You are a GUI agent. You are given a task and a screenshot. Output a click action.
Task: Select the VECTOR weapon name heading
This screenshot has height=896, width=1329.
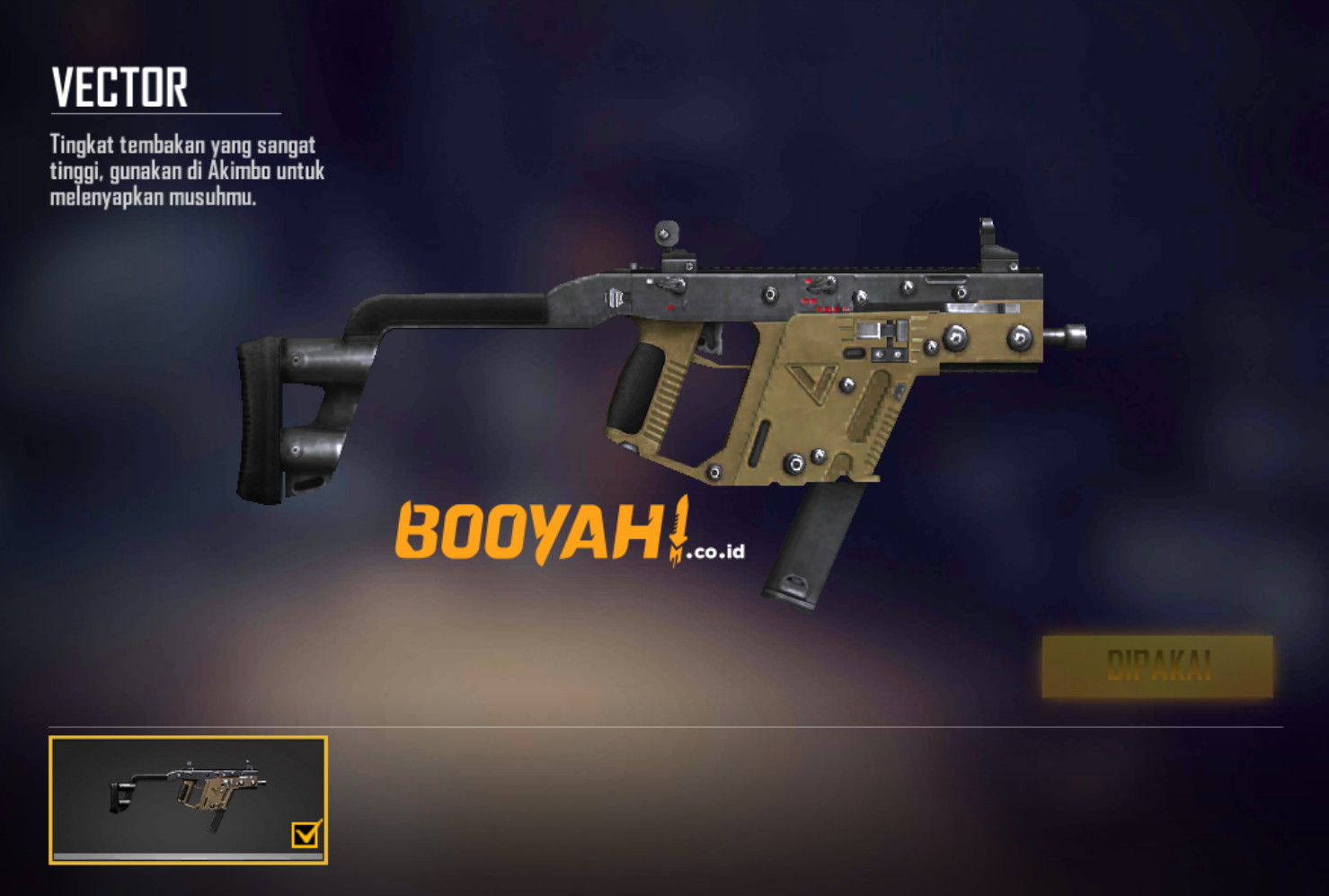click(121, 87)
